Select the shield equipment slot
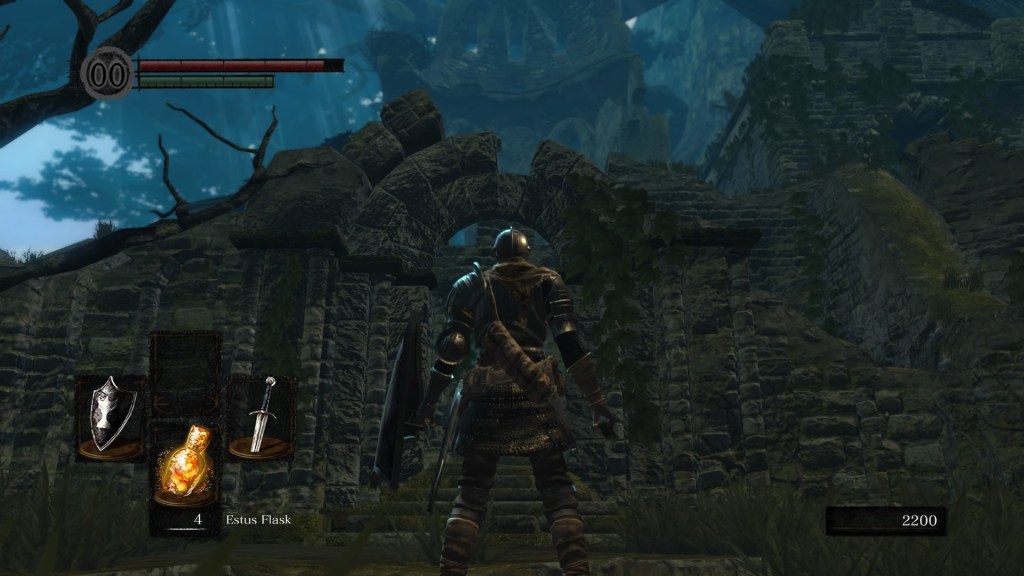 (110, 418)
